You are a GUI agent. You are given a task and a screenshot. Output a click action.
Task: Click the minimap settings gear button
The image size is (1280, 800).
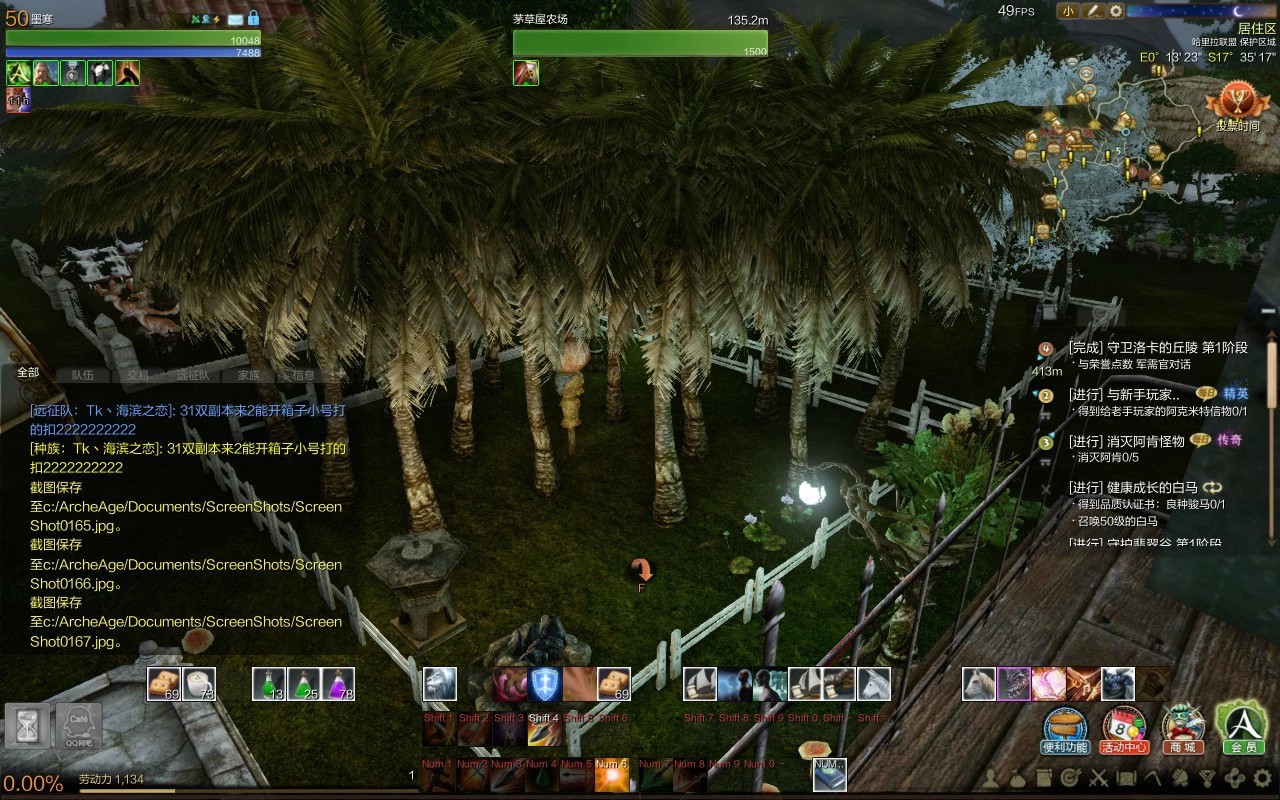pyautogui.click(x=1116, y=11)
